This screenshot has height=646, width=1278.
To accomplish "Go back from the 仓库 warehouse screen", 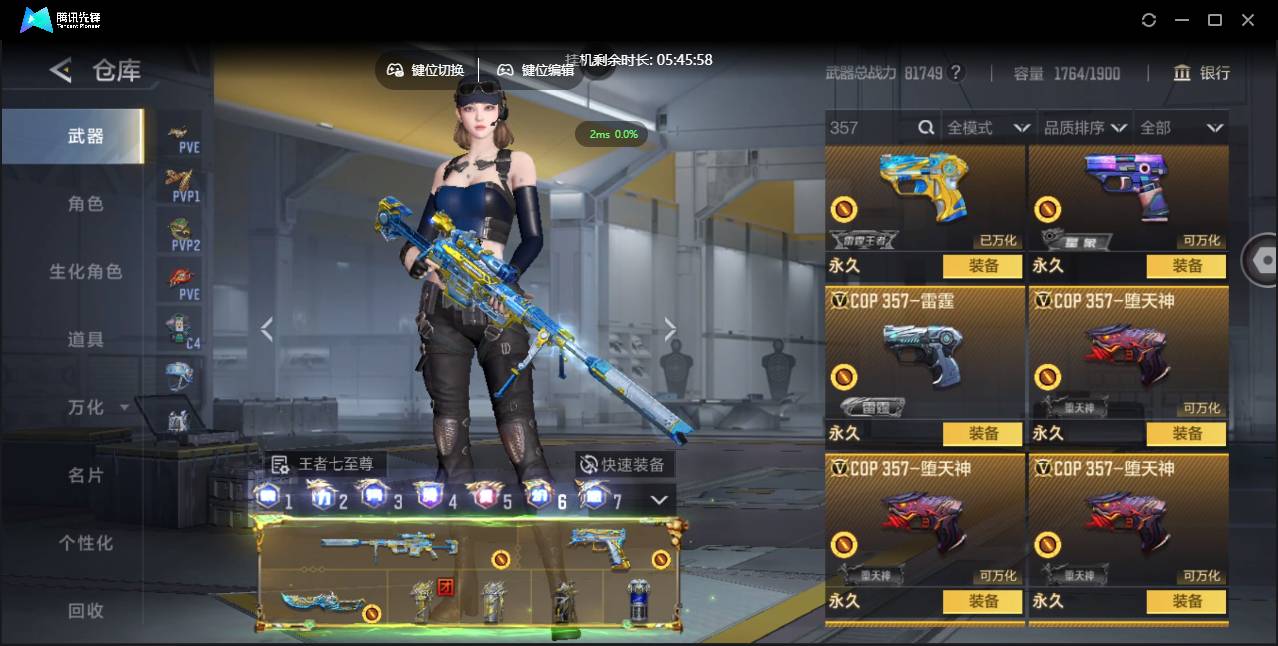I will [x=61, y=70].
